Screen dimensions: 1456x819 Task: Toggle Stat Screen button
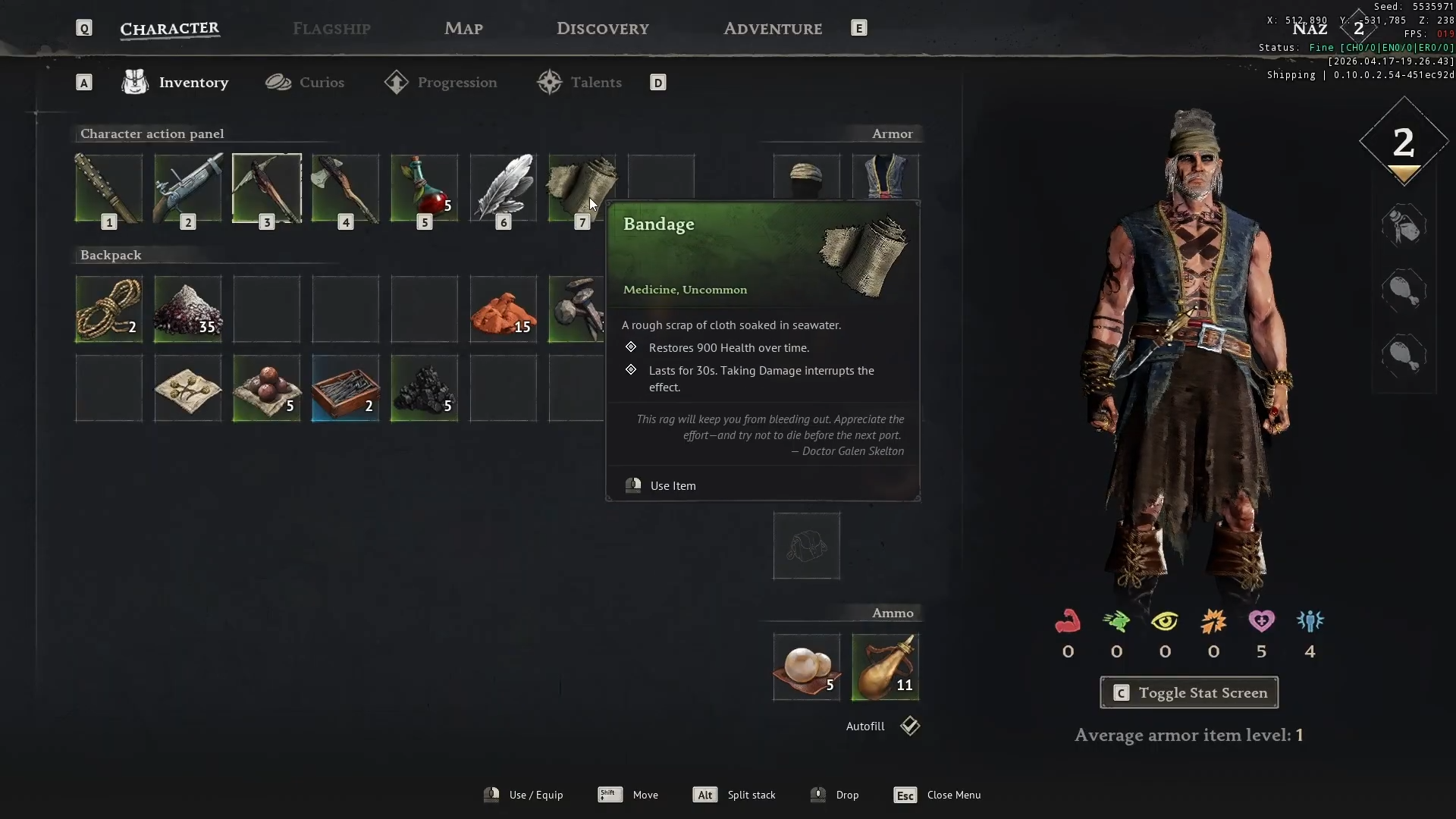pos(1188,692)
